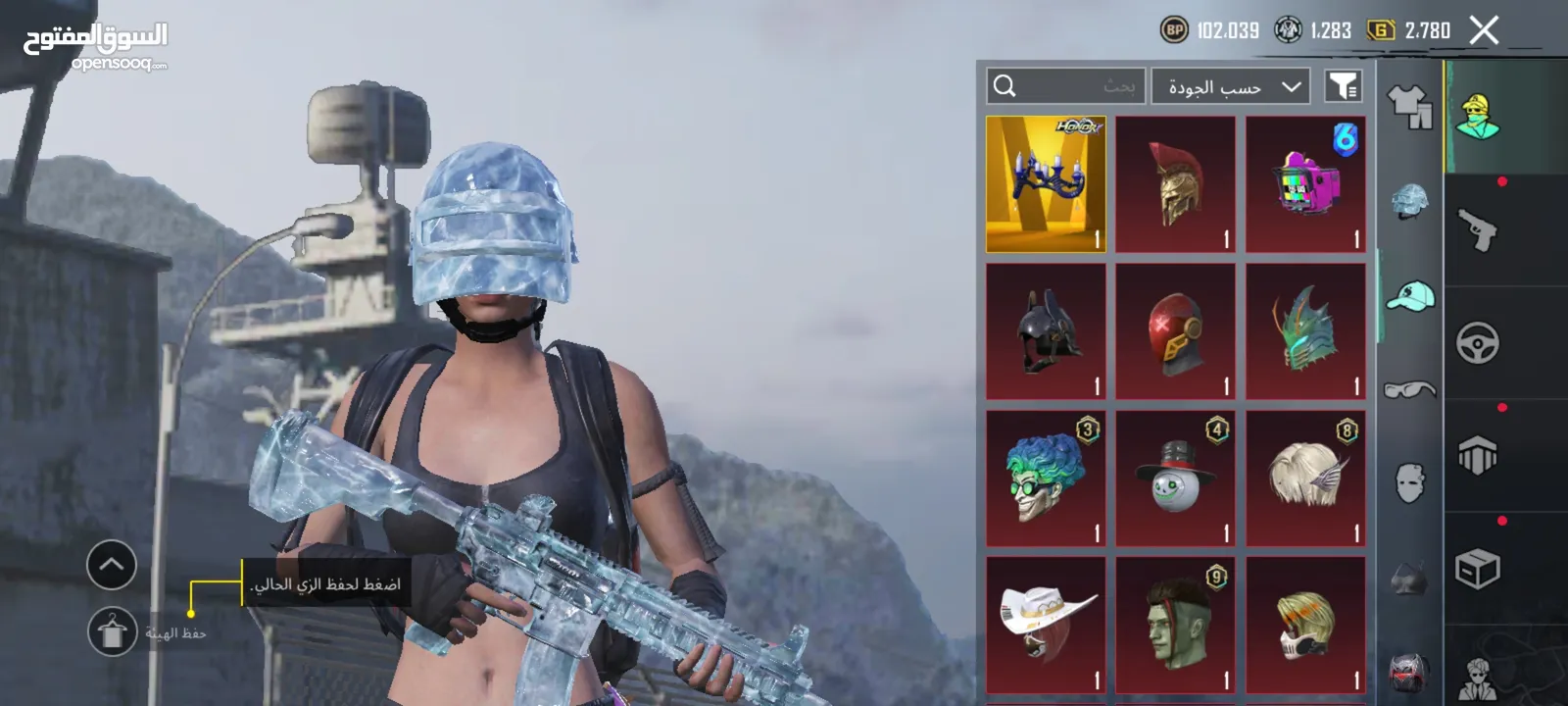This screenshot has width=1568, height=706.
Task: Select the gold spartan helmet
Action: [x=1175, y=184]
